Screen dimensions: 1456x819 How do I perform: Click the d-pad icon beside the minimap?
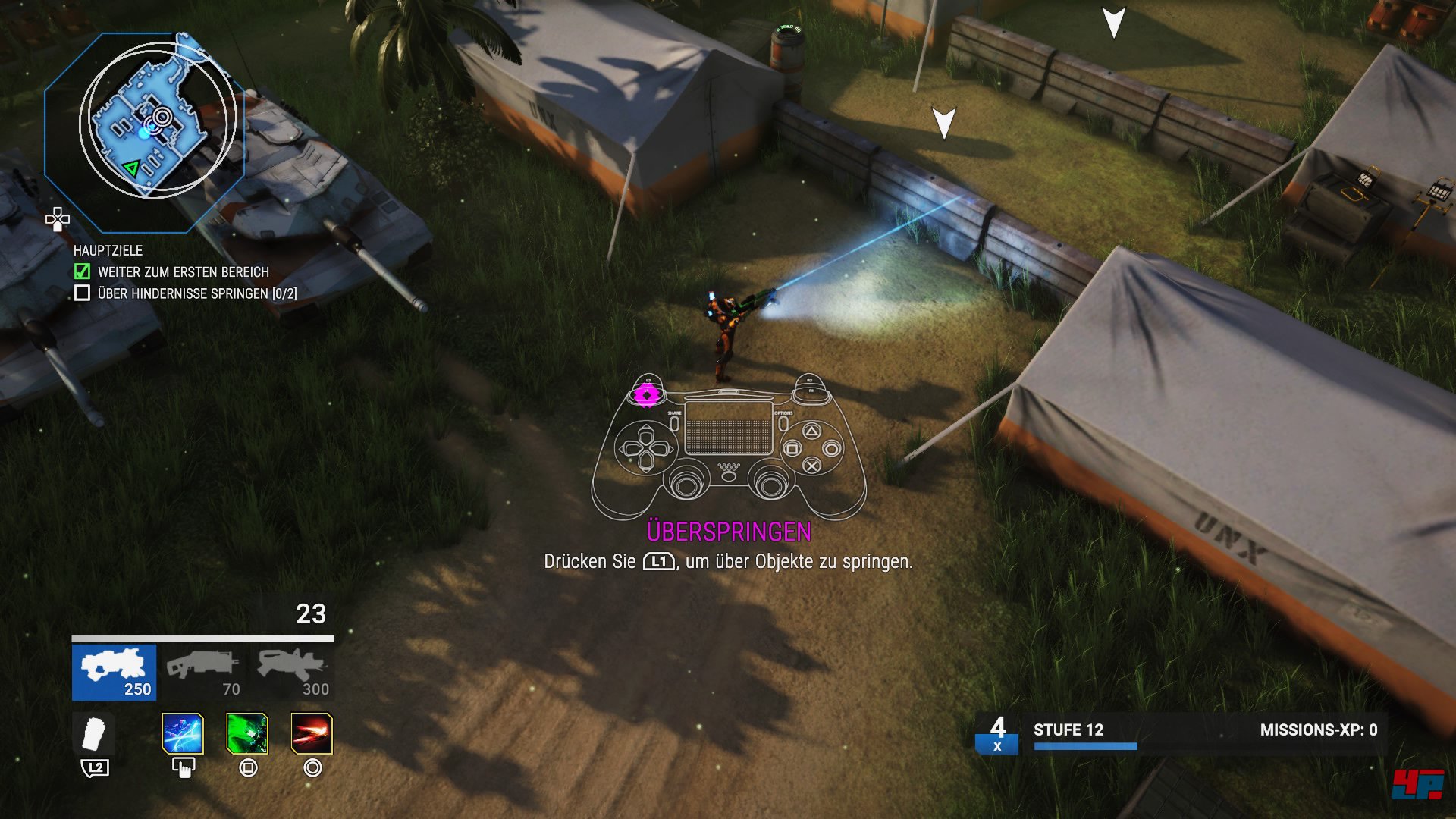click(x=58, y=220)
